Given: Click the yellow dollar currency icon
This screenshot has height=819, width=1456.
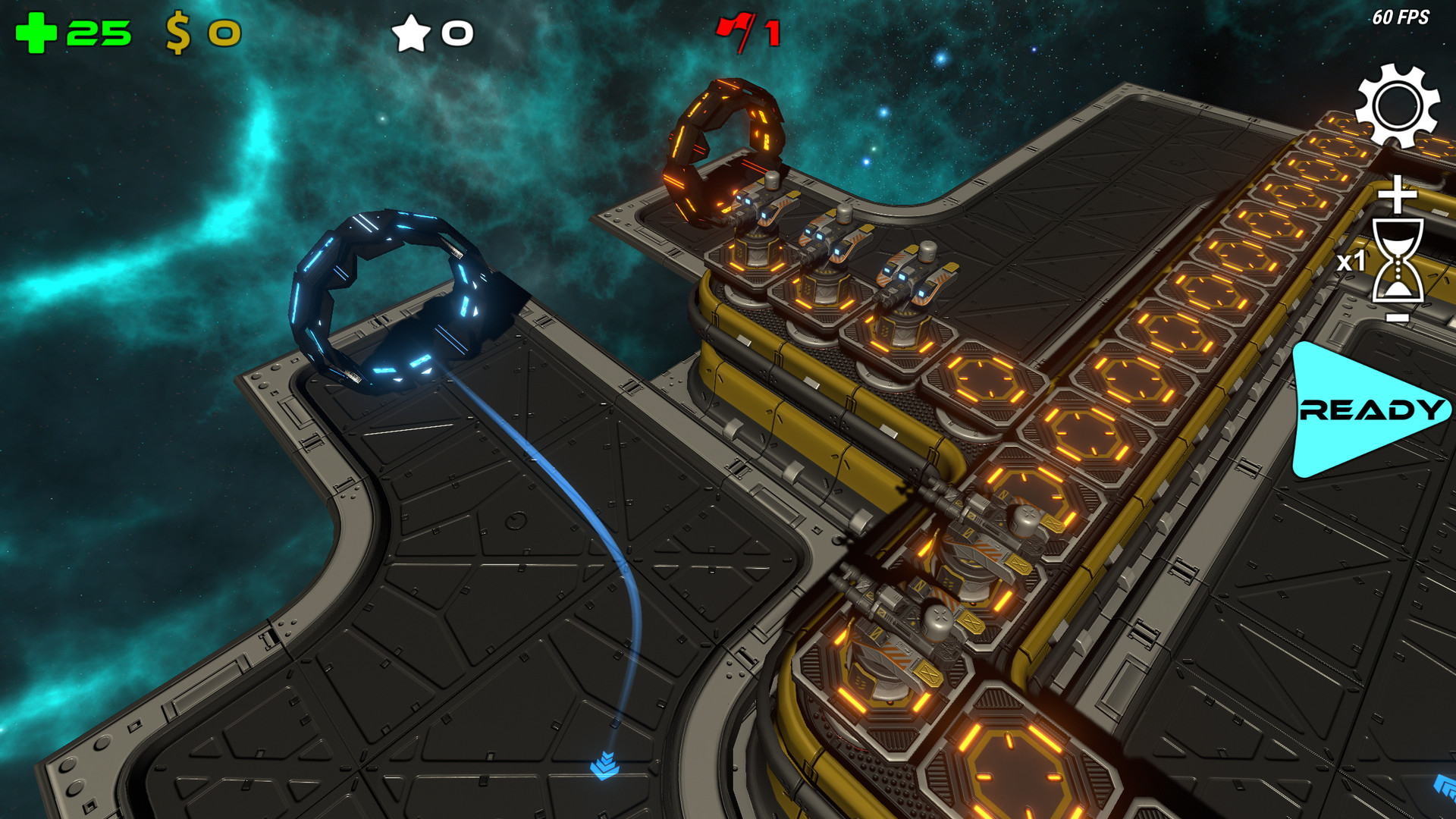Looking at the screenshot, I should [178, 32].
